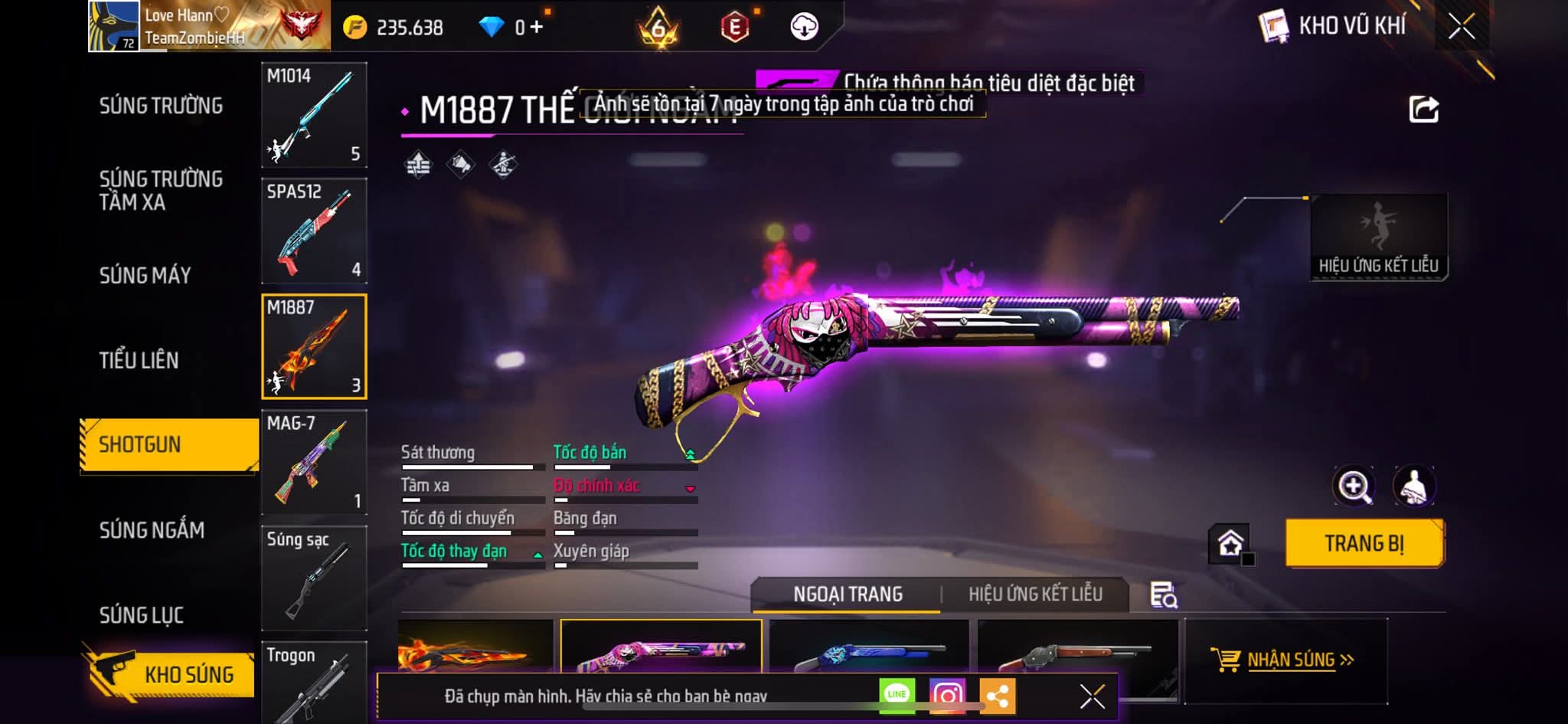
Task: Share screenshot to Instagram
Action: click(x=947, y=696)
